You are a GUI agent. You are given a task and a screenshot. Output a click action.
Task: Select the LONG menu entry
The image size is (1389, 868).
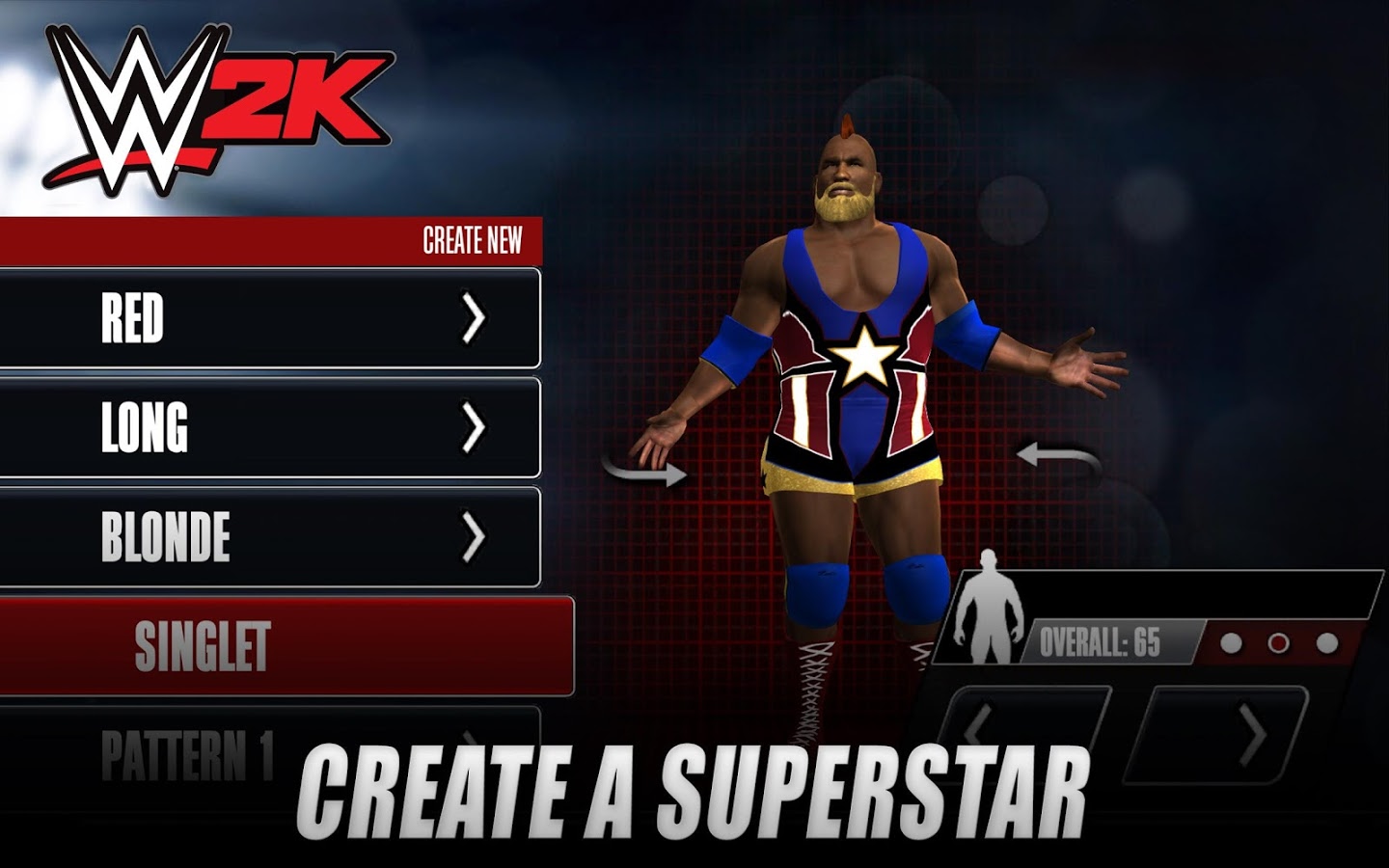tap(270, 427)
